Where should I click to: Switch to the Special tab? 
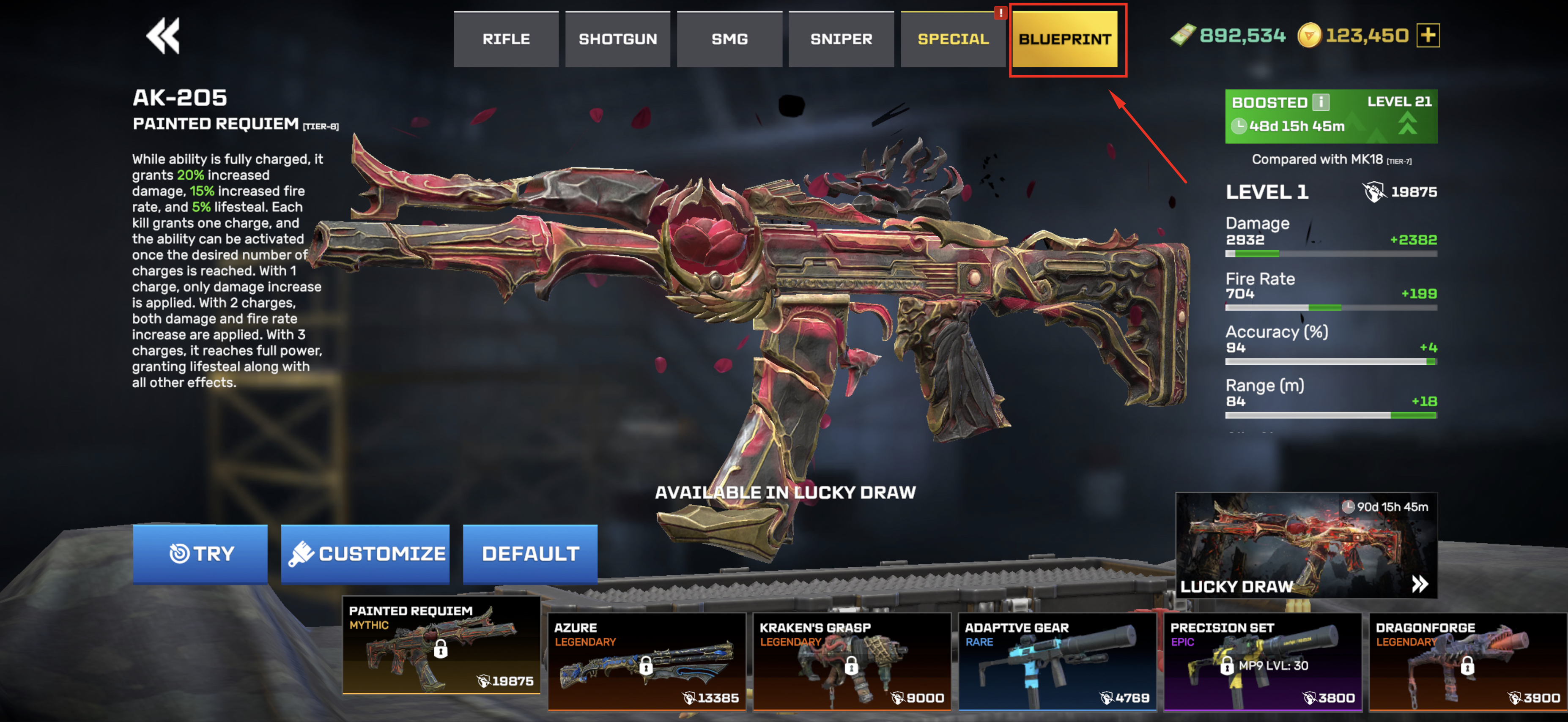[x=953, y=39]
